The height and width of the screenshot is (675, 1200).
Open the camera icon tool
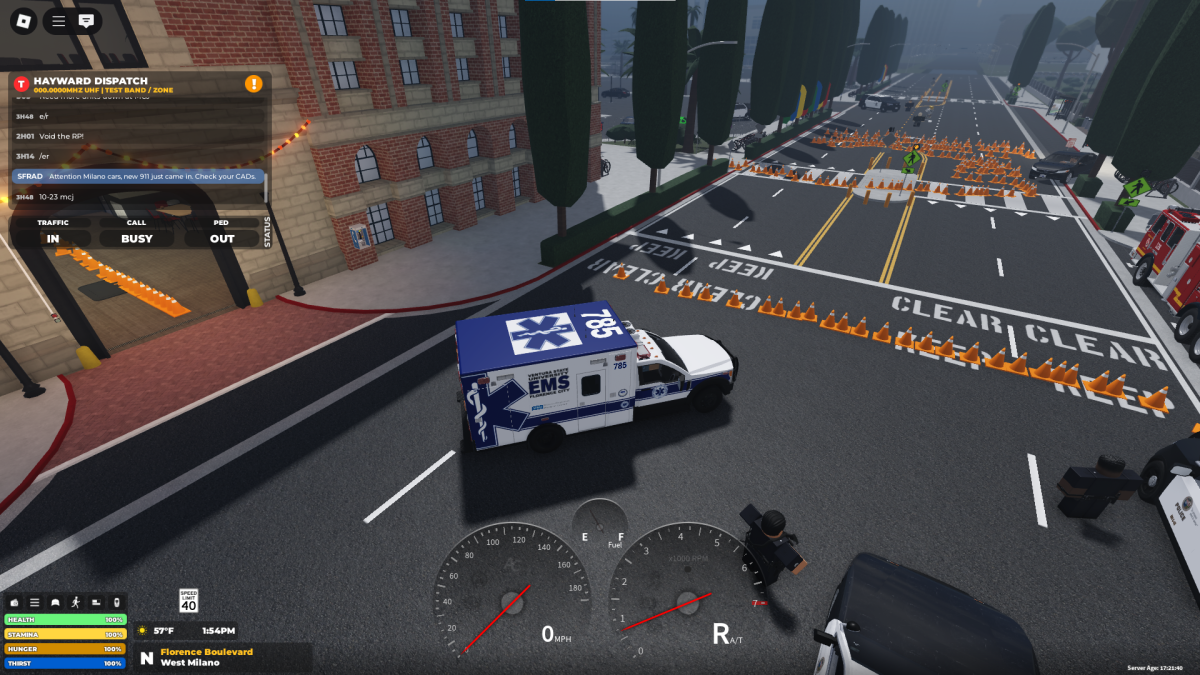(14, 602)
